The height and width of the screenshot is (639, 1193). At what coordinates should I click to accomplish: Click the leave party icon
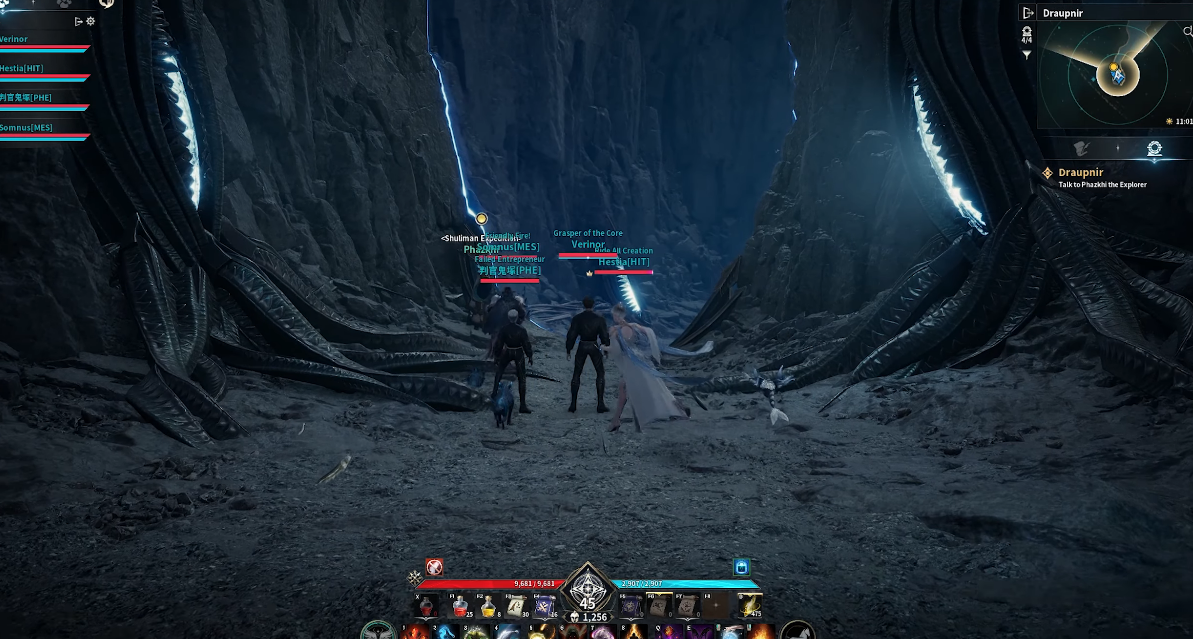pos(79,21)
